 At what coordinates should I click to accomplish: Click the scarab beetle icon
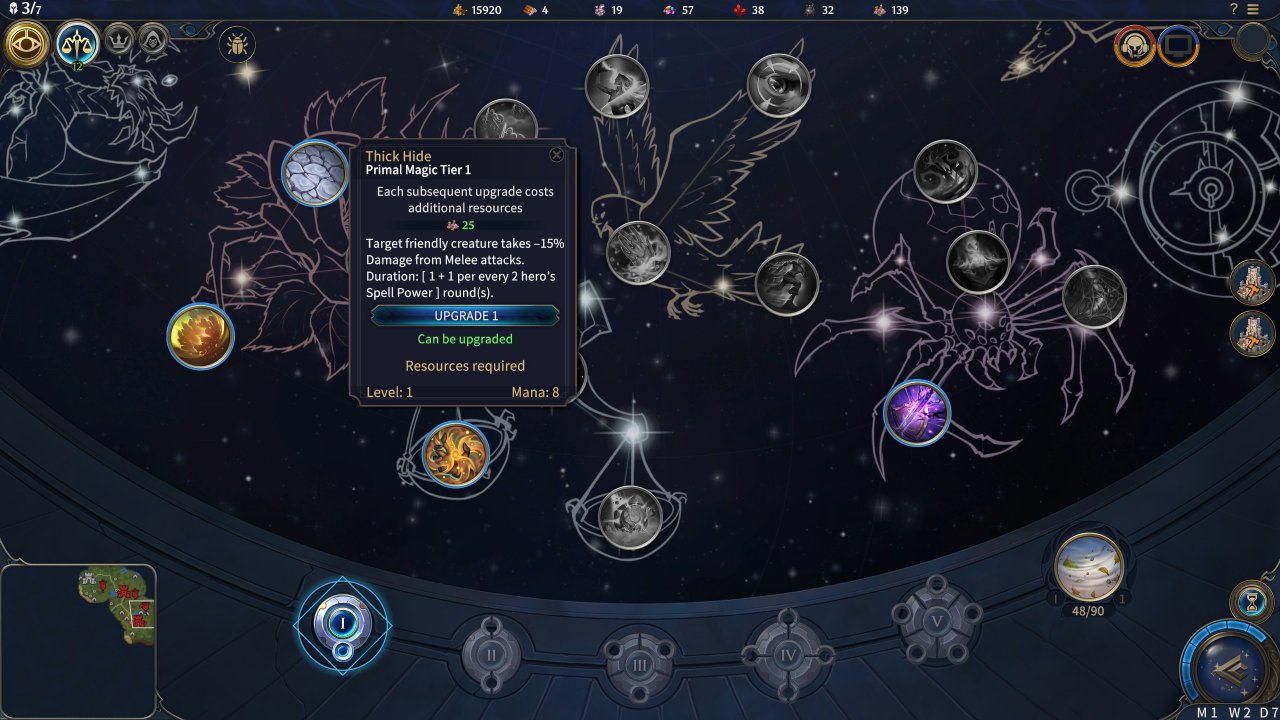click(237, 44)
